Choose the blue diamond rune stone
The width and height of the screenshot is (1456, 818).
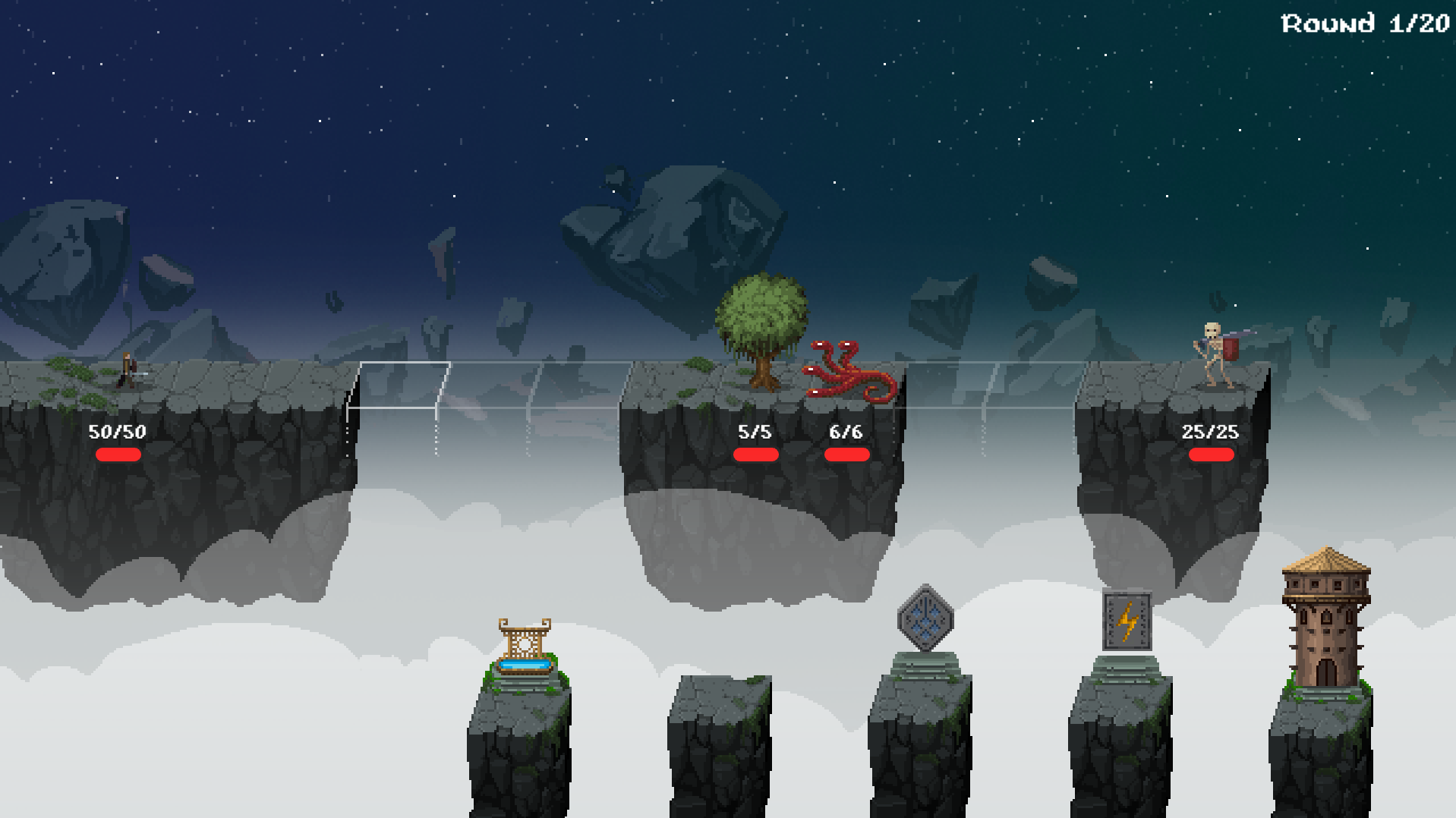925,618
